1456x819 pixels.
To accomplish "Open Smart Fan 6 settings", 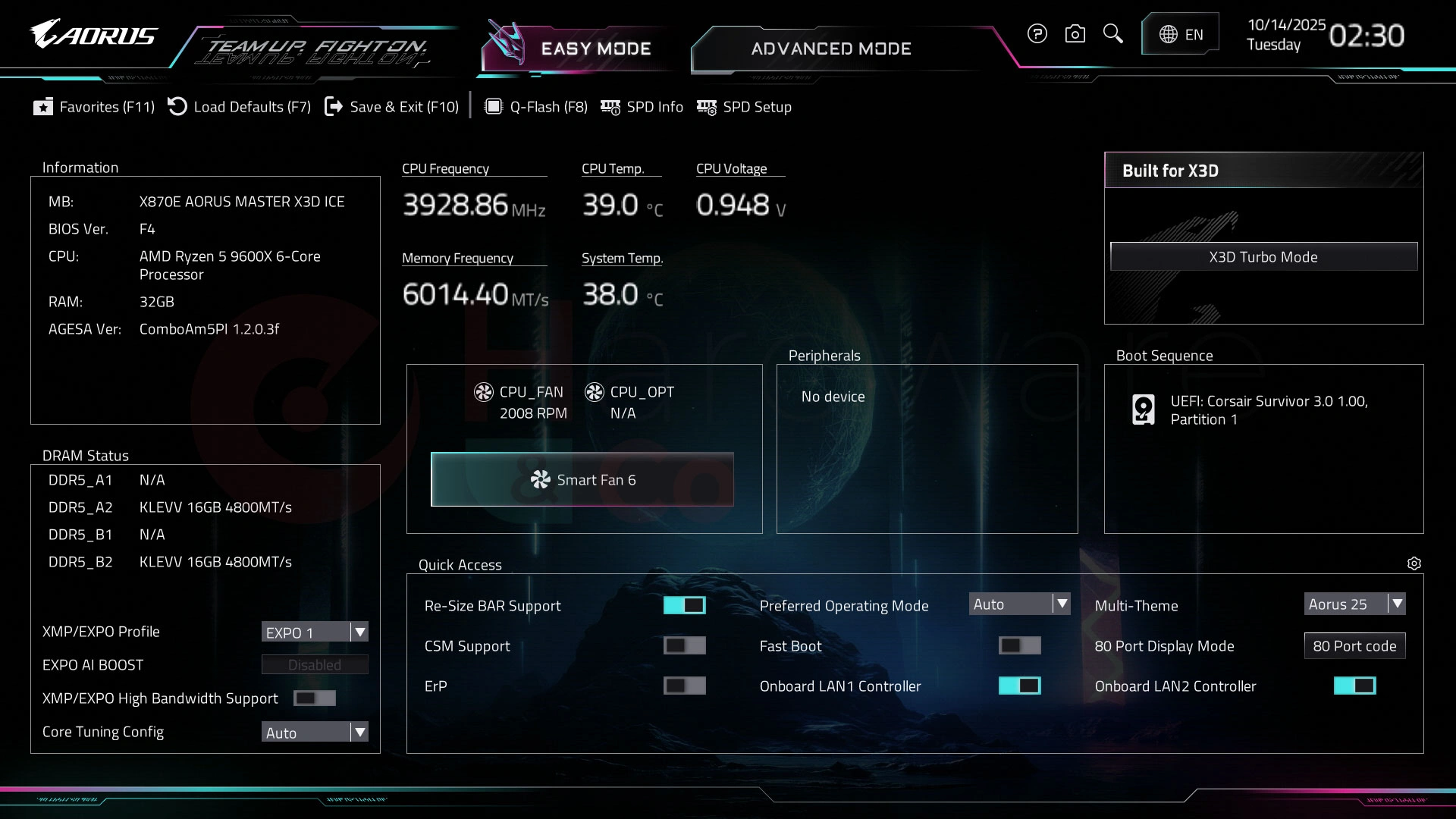I will 582,479.
